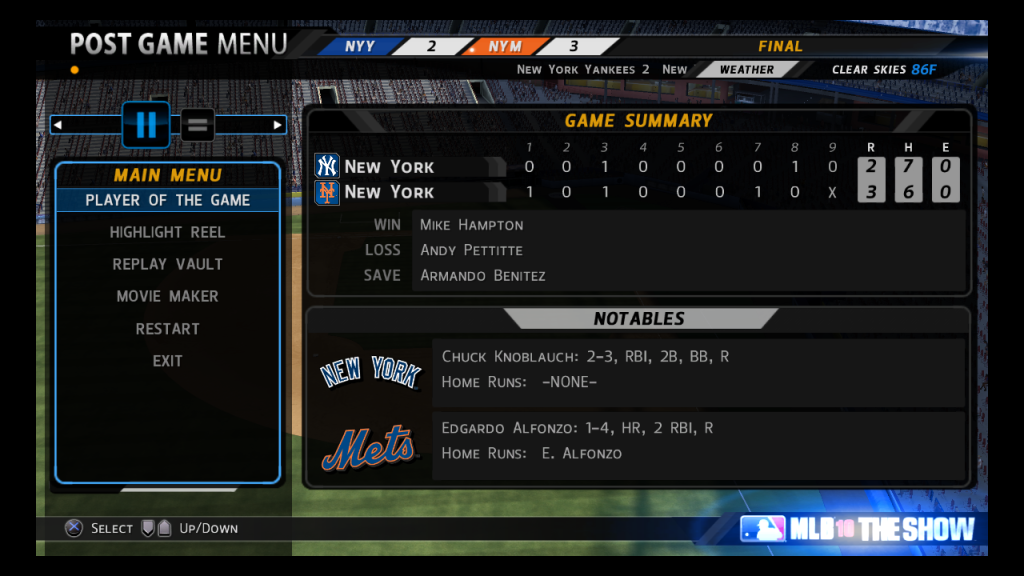The height and width of the screenshot is (576, 1024).
Task: Exit the post game menu
Action: click(168, 361)
